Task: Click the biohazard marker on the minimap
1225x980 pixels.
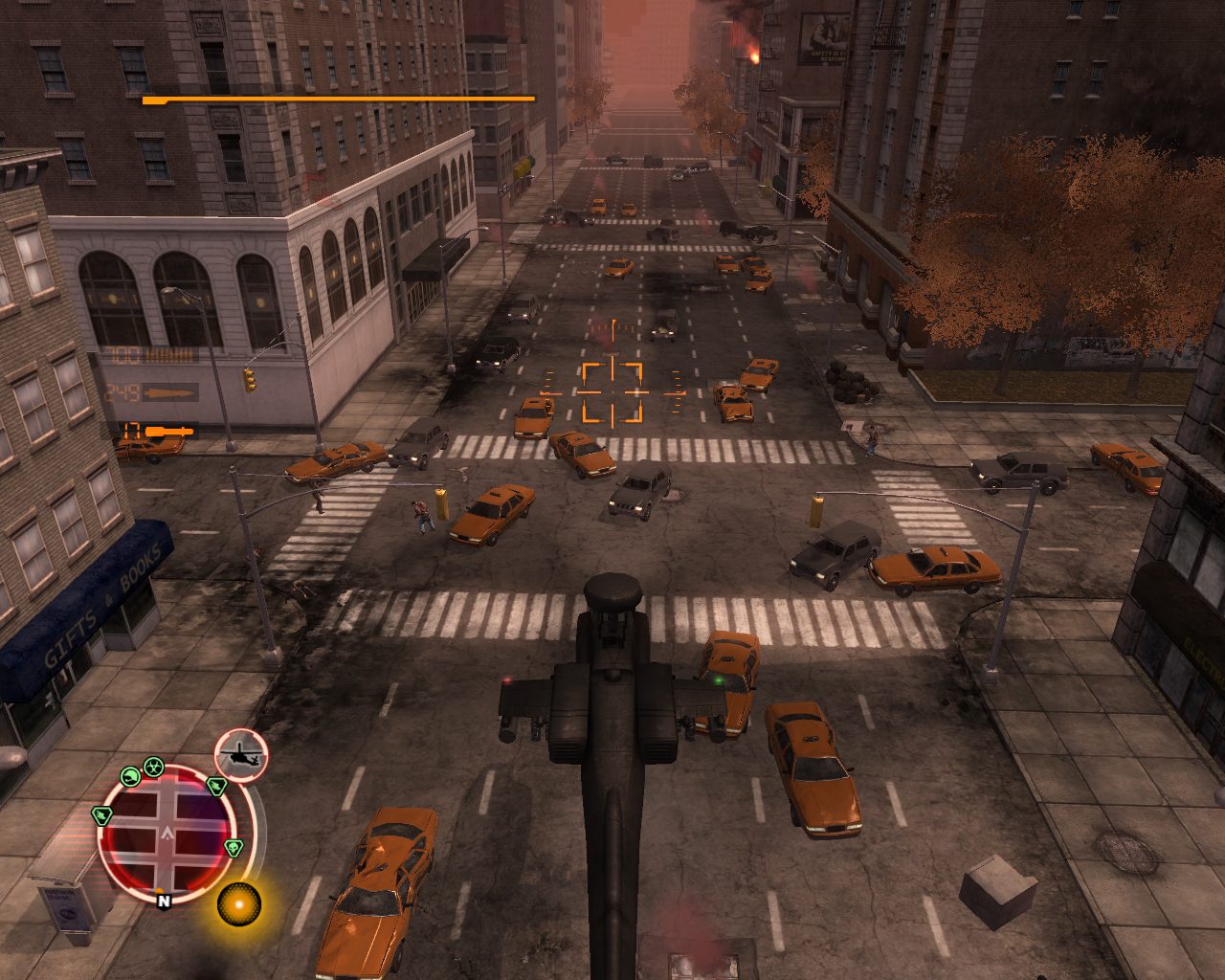Action: pos(153,766)
